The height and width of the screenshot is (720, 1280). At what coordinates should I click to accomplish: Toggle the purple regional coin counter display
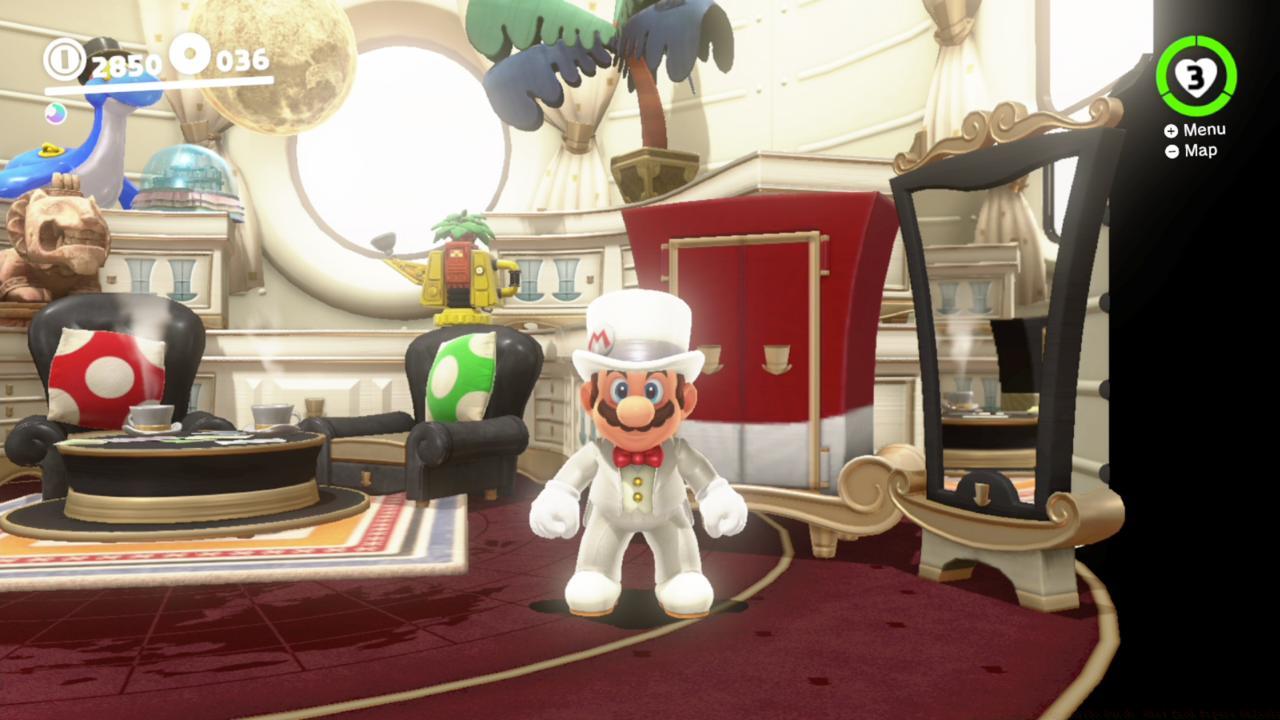coord(57,115)
